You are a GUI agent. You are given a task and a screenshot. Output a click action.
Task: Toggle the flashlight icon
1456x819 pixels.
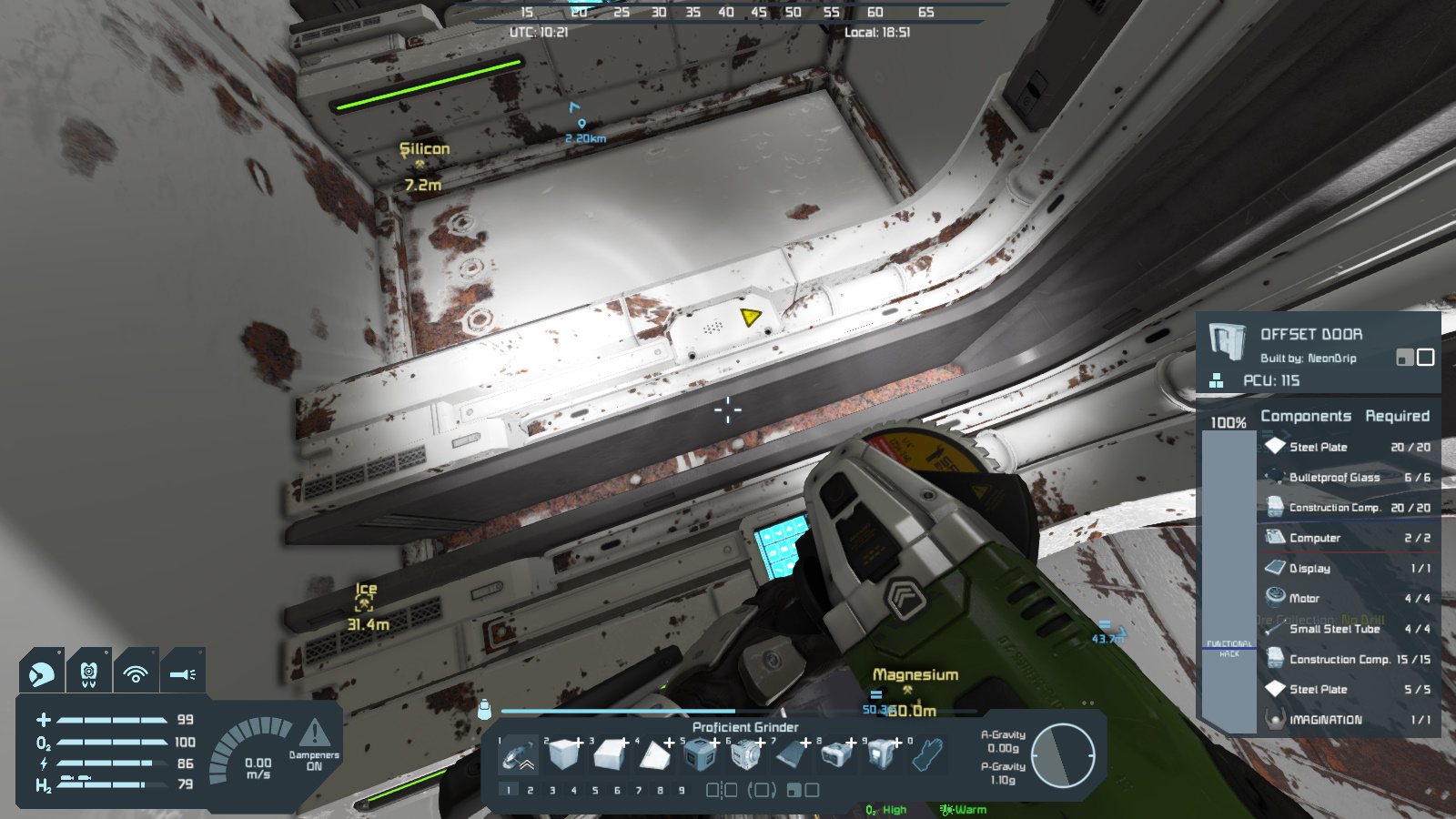tap(182, 674)
